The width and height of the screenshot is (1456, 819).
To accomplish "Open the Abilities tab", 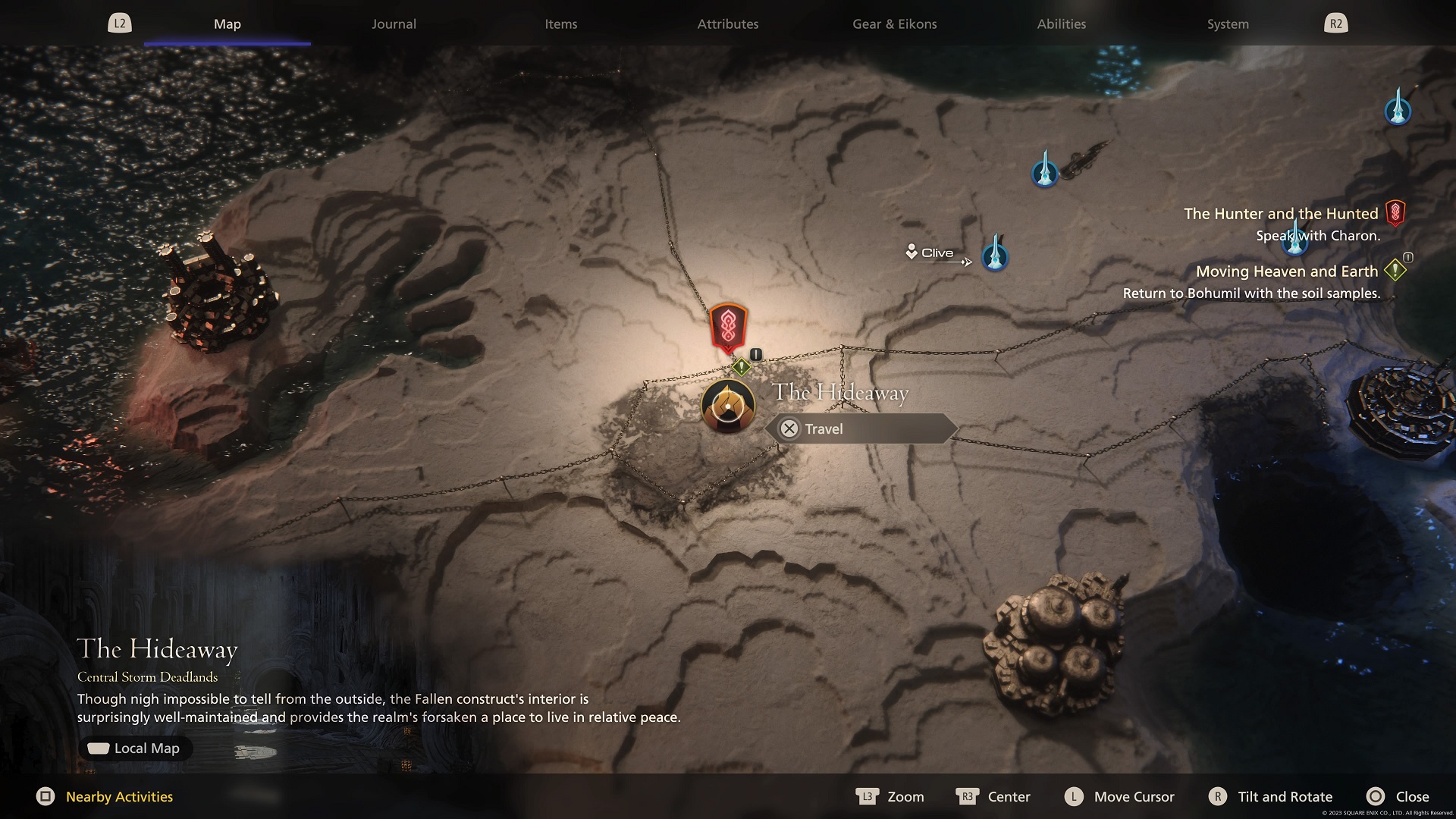I will pos(1061,24).
